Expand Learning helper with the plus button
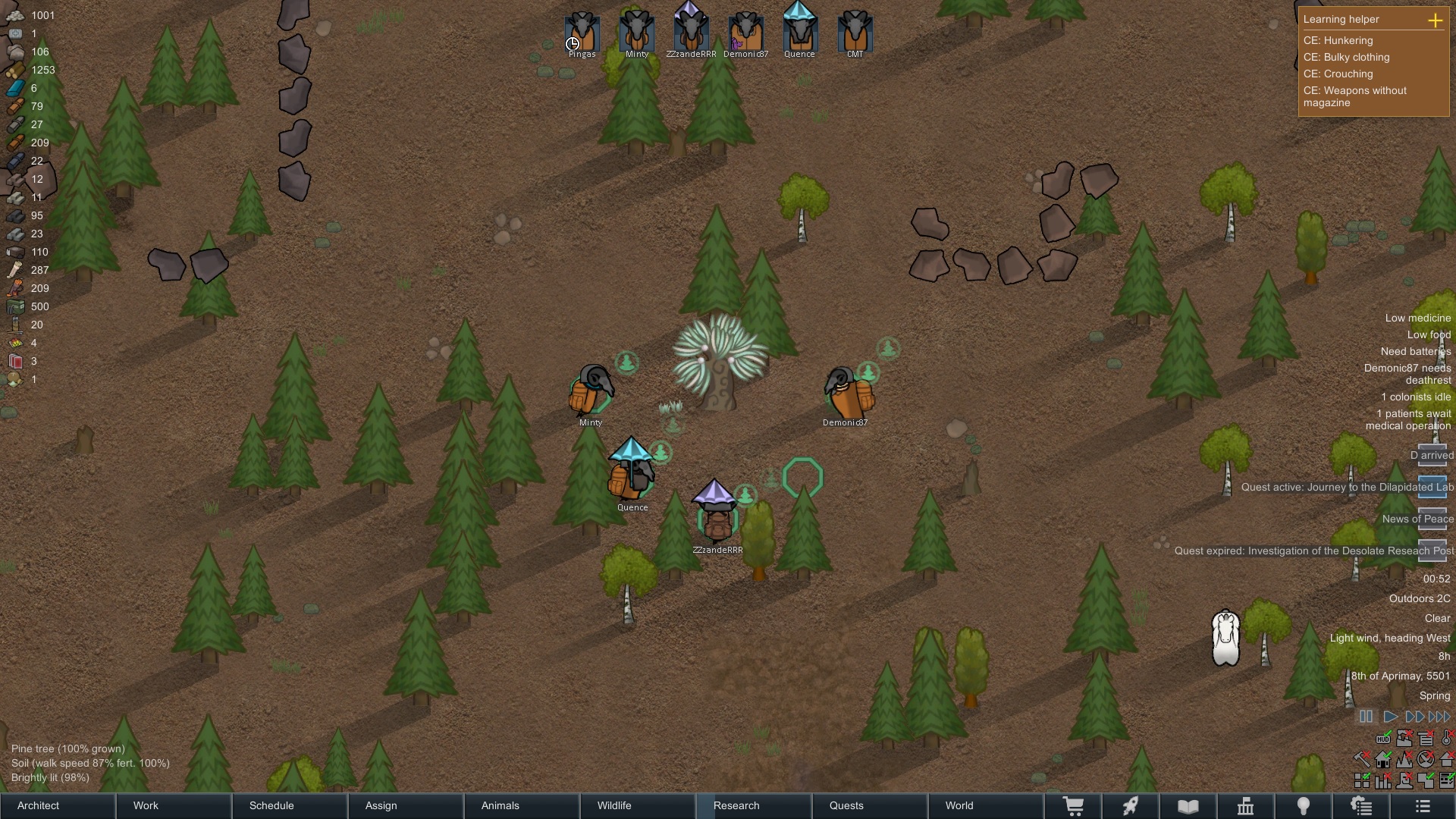 (1435, 20)
